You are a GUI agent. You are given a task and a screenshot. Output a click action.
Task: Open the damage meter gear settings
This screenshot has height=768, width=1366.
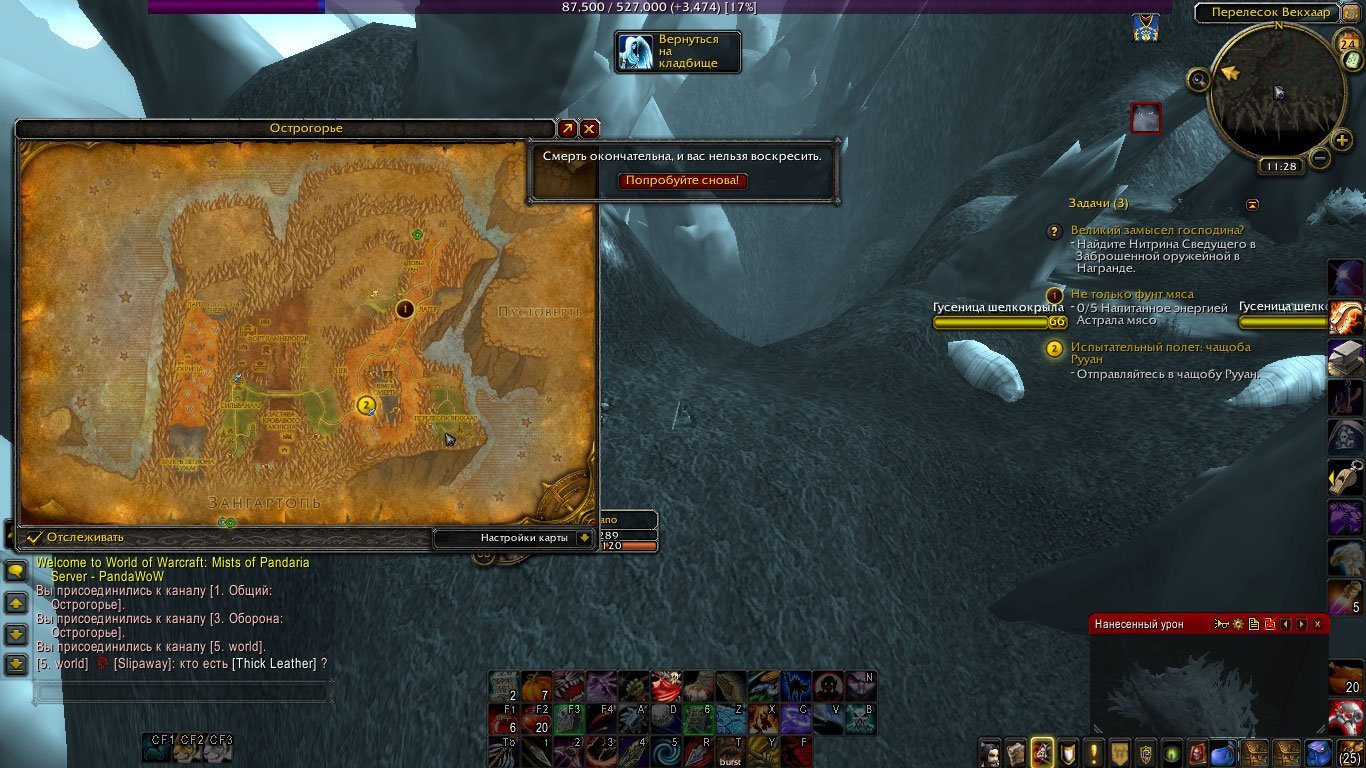click(1237, 624)
